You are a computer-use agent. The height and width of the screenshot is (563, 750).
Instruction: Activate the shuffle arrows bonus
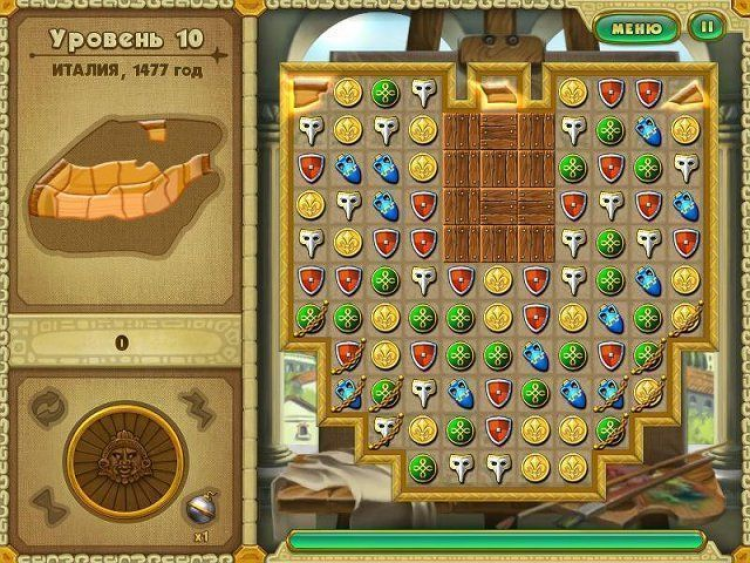click(x=49, y=408)
